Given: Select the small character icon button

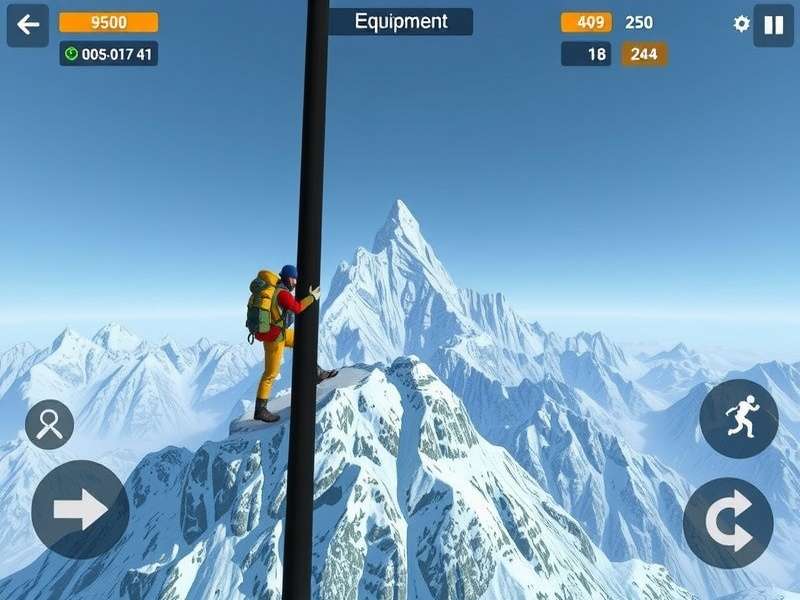Looking at the screenshot, I should (49, 425).
